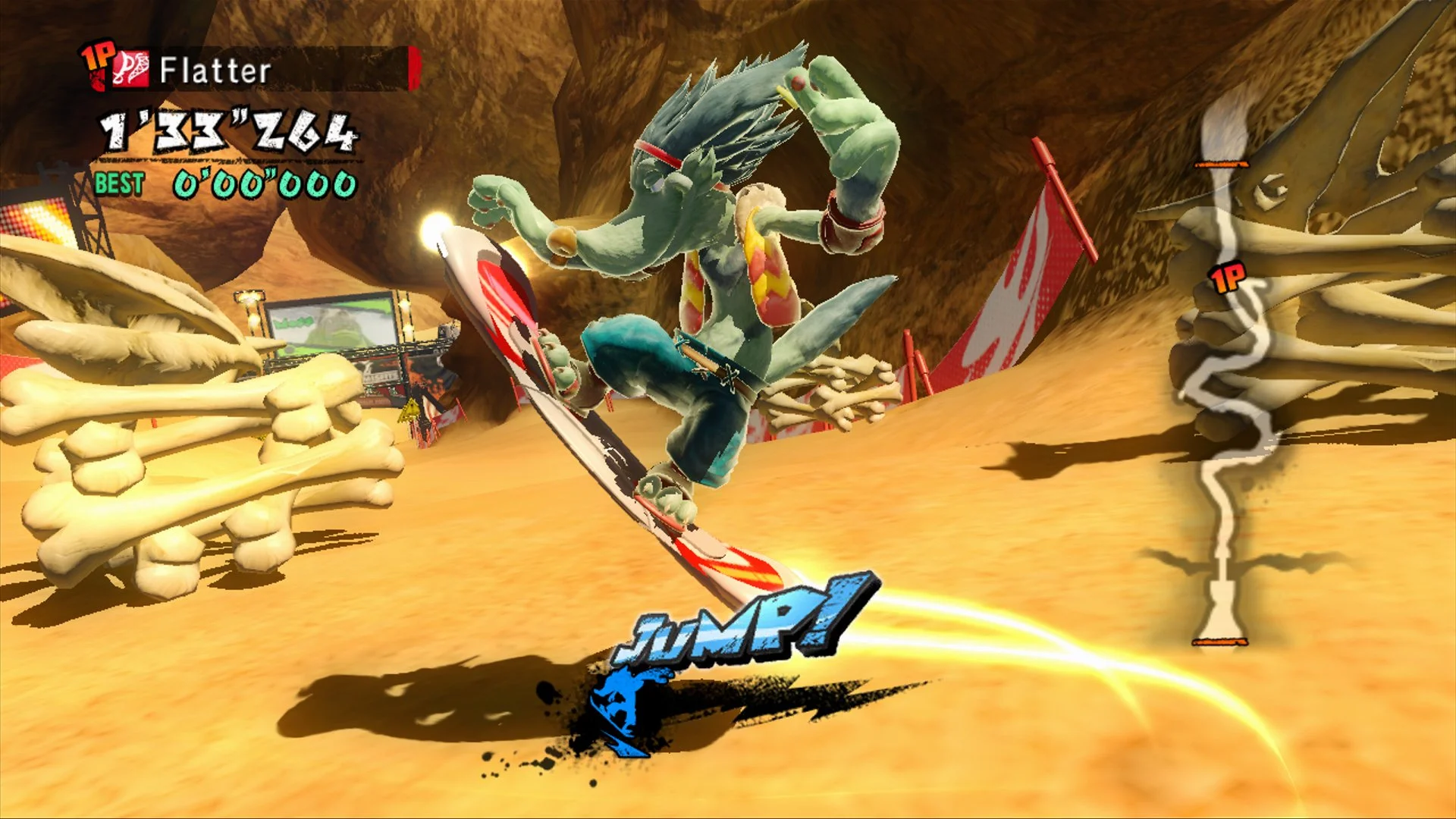The width and height of the screenshot is (1456, 819).
Task: Click the Flatter player name tag
Action: click(215, 71)
